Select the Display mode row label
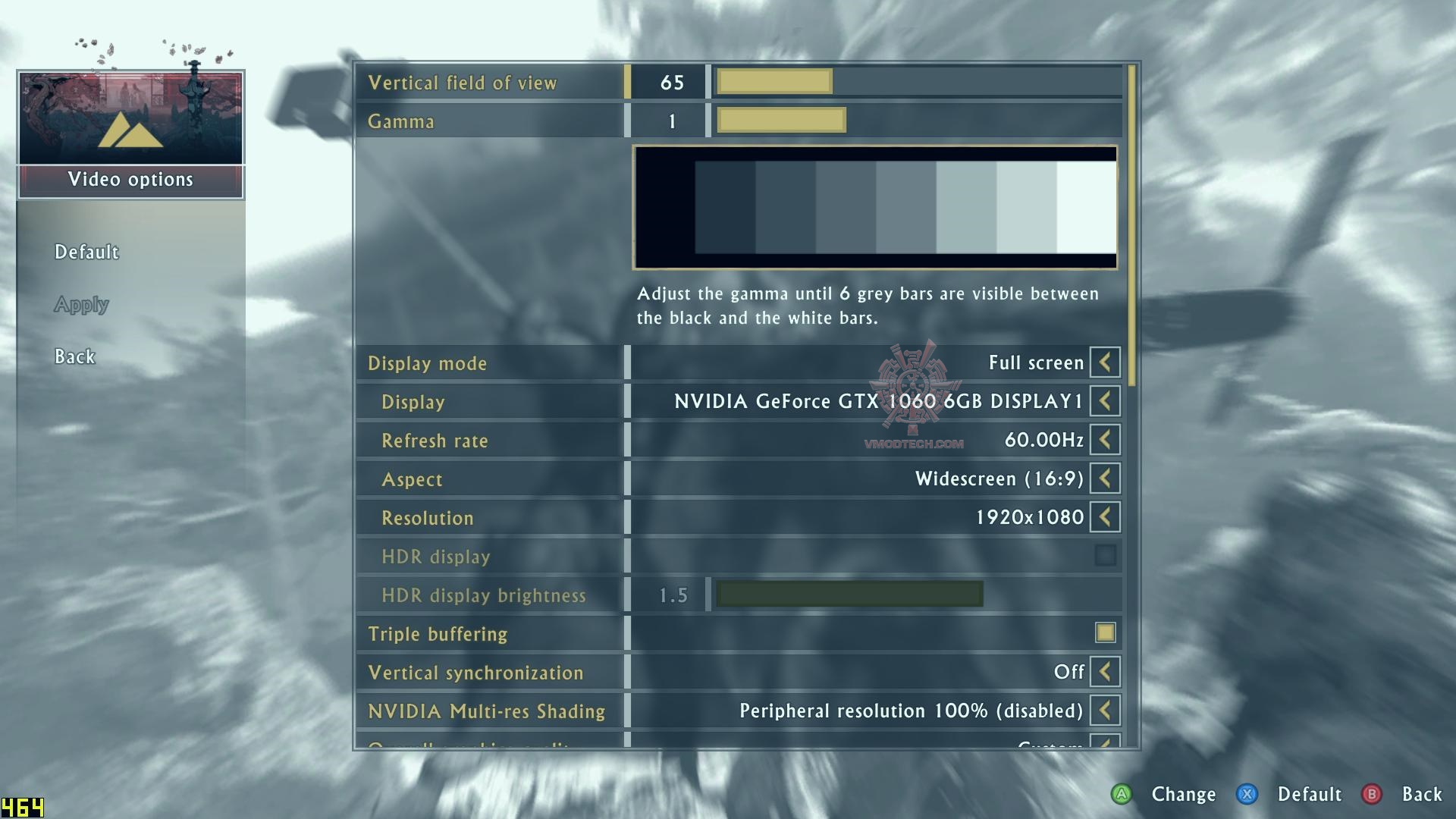 click(x=427, y=363)
